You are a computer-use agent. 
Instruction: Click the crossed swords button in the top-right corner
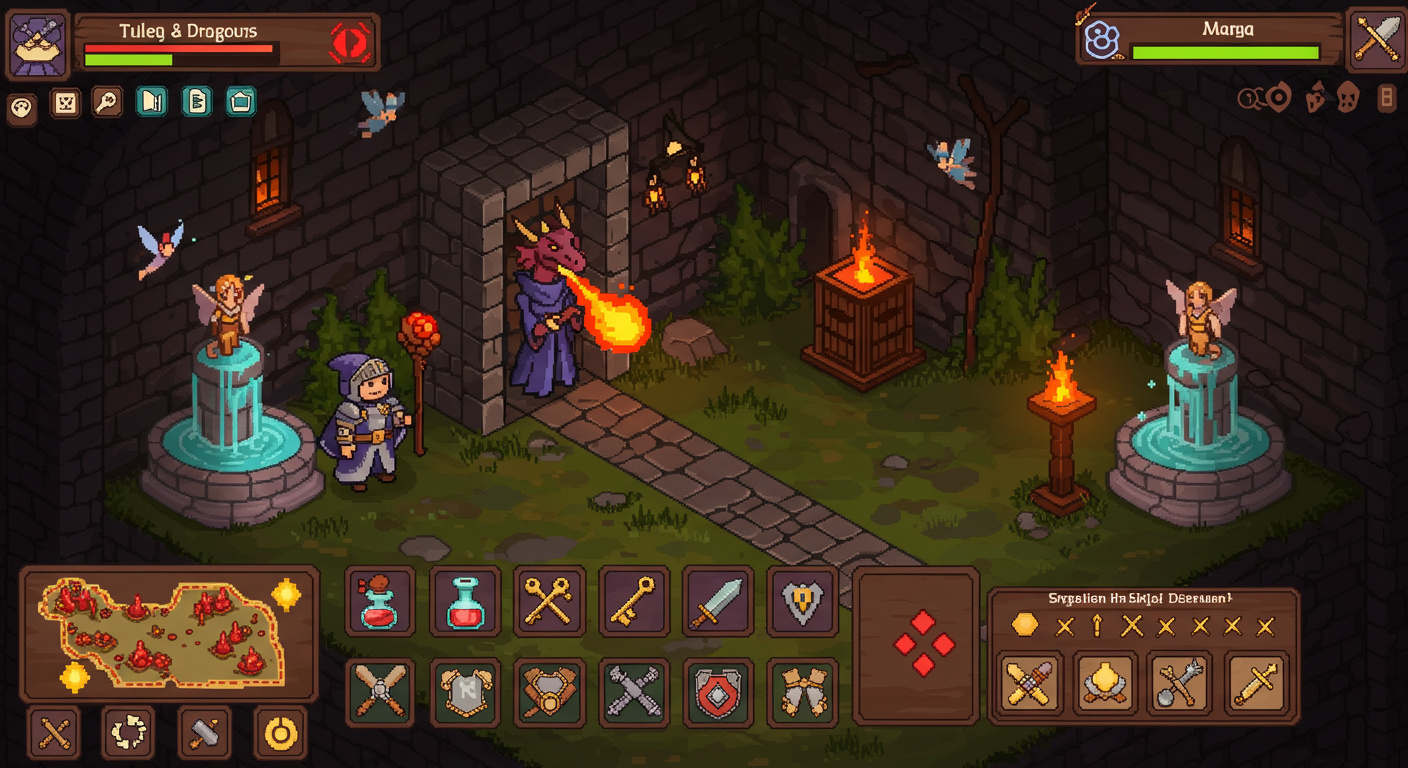coord(1376,41)
